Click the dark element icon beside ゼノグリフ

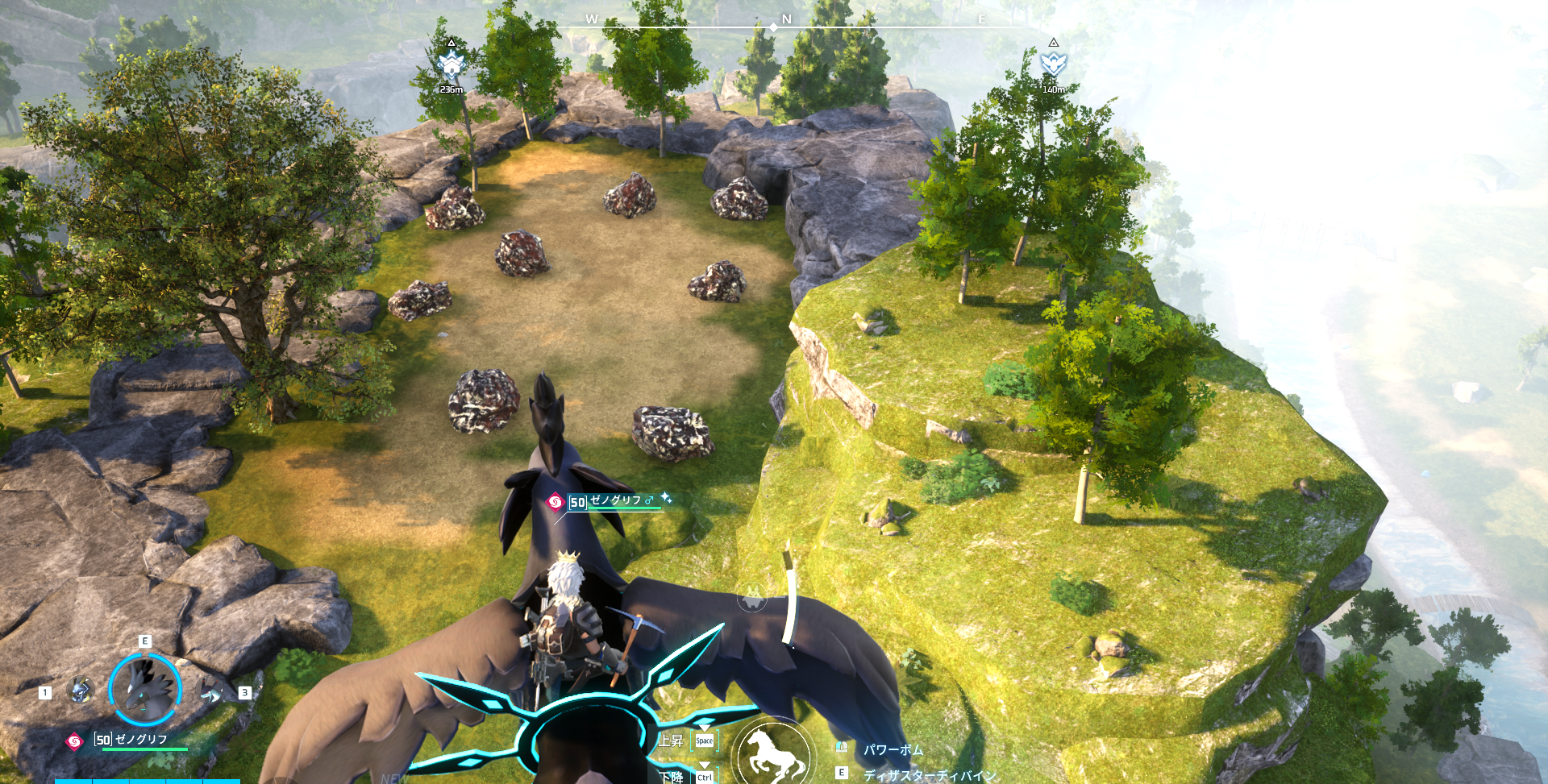click(x=75, y=740)
